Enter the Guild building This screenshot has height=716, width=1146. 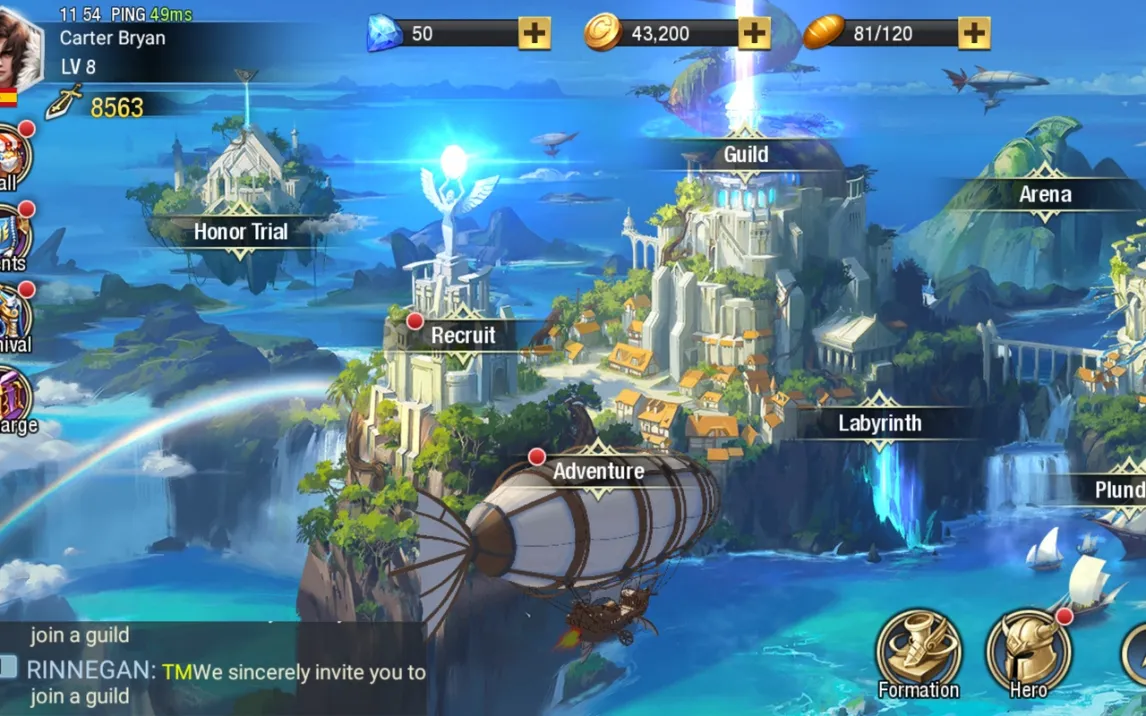pos(746,155)
